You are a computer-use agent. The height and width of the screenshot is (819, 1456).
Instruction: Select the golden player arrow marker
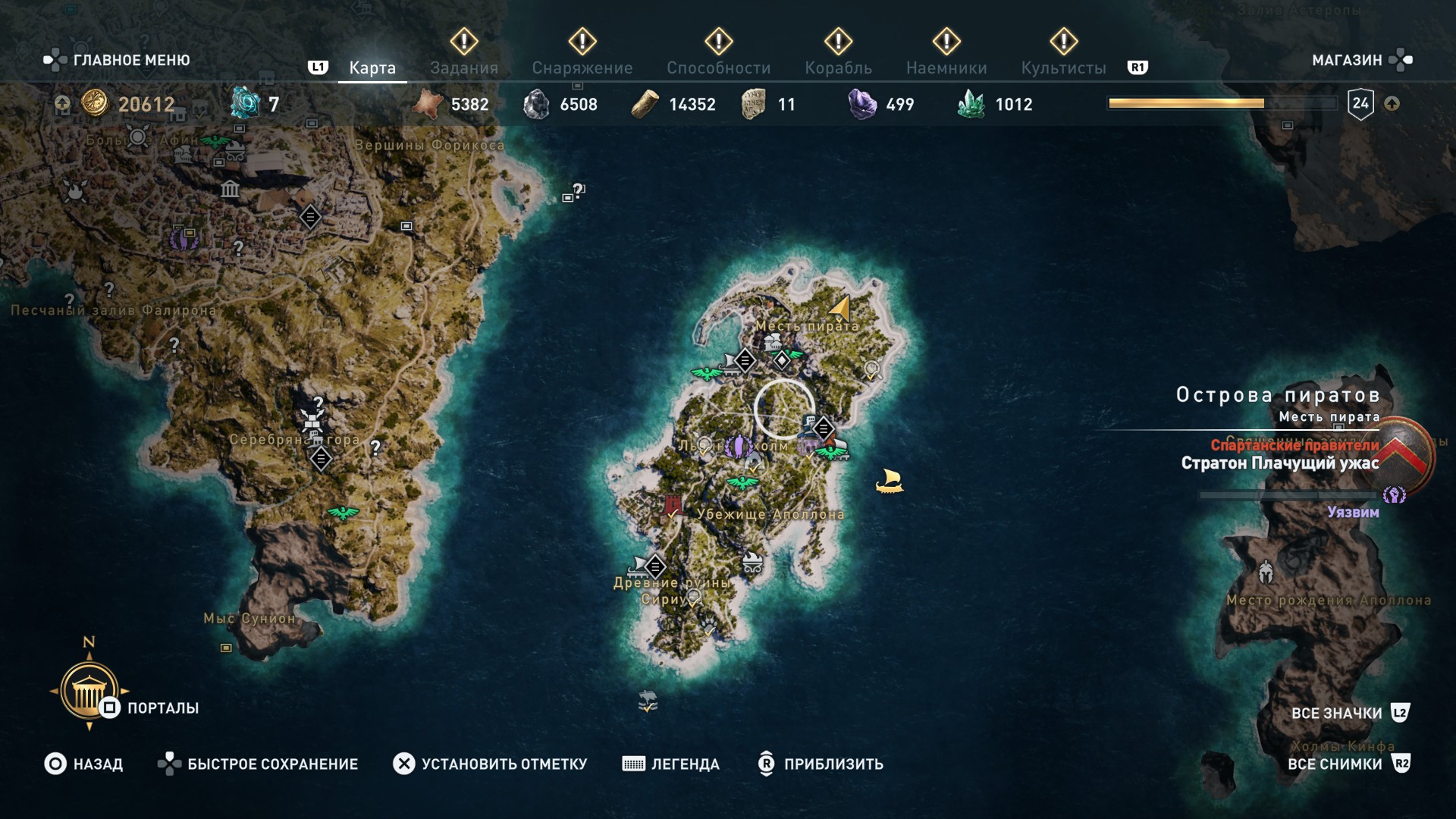click(840, 308)
